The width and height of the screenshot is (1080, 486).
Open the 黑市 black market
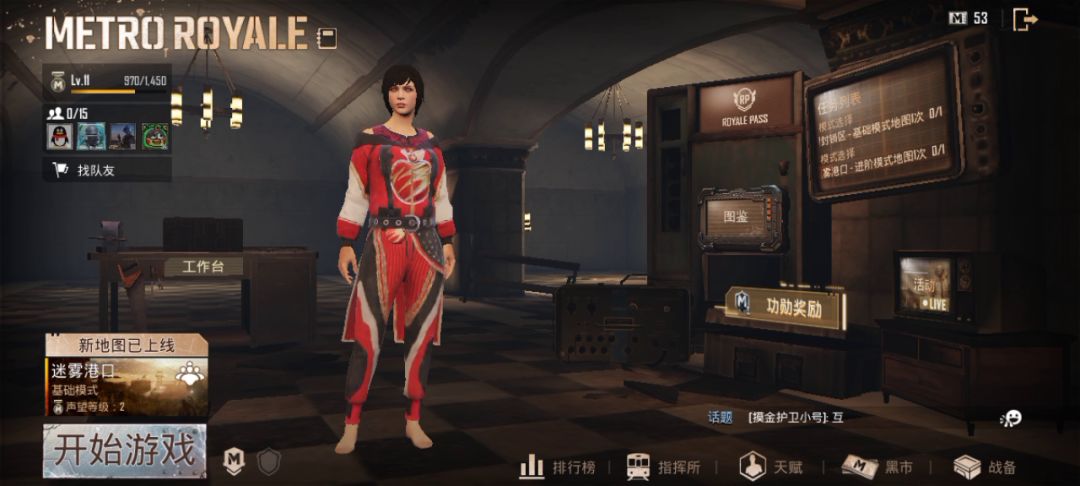coord(877,466)
